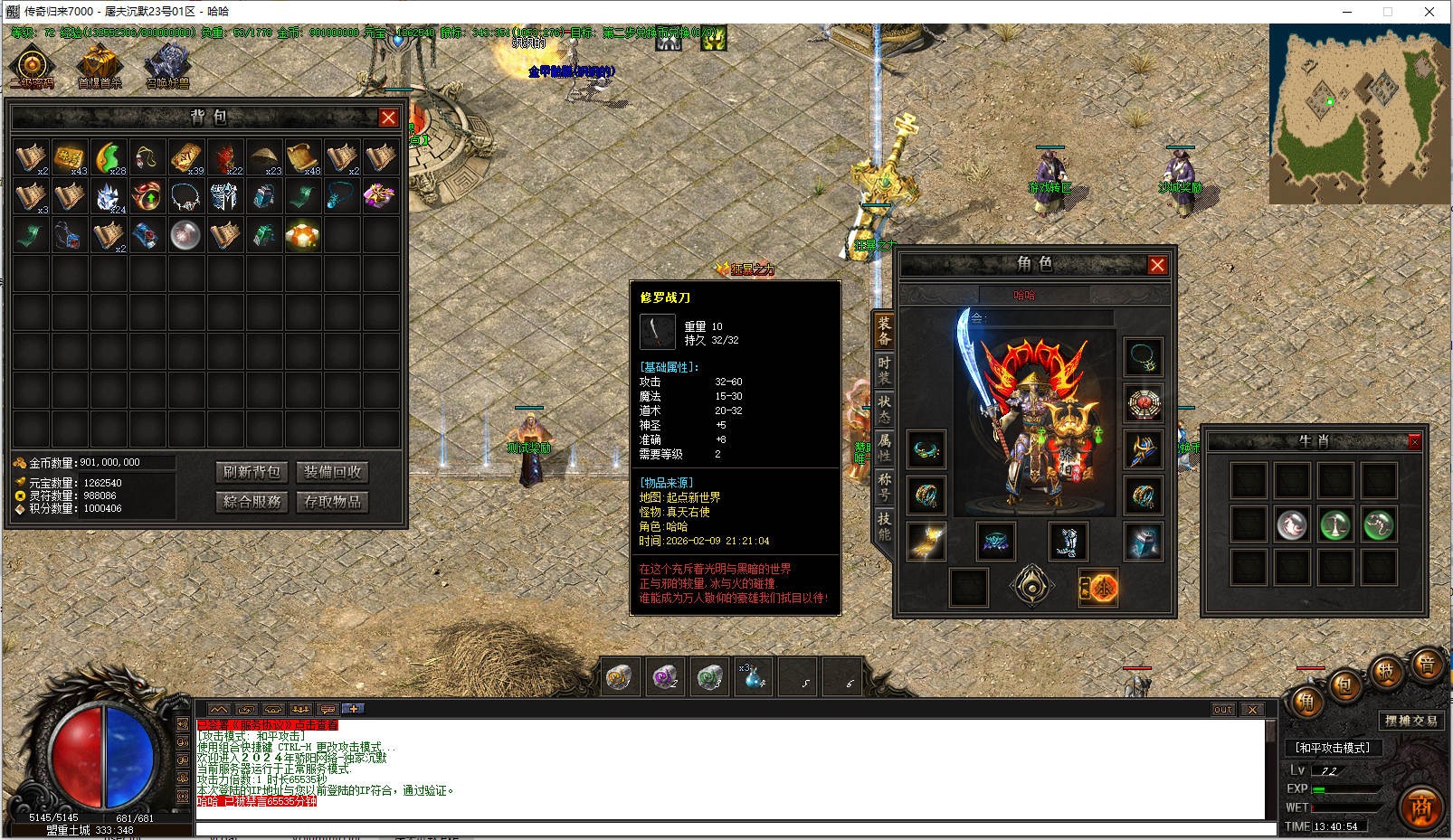Screen dimensions: 1453x840
Task: Open 装備回收 equipment recycling
Action: [x=332, y=472]
